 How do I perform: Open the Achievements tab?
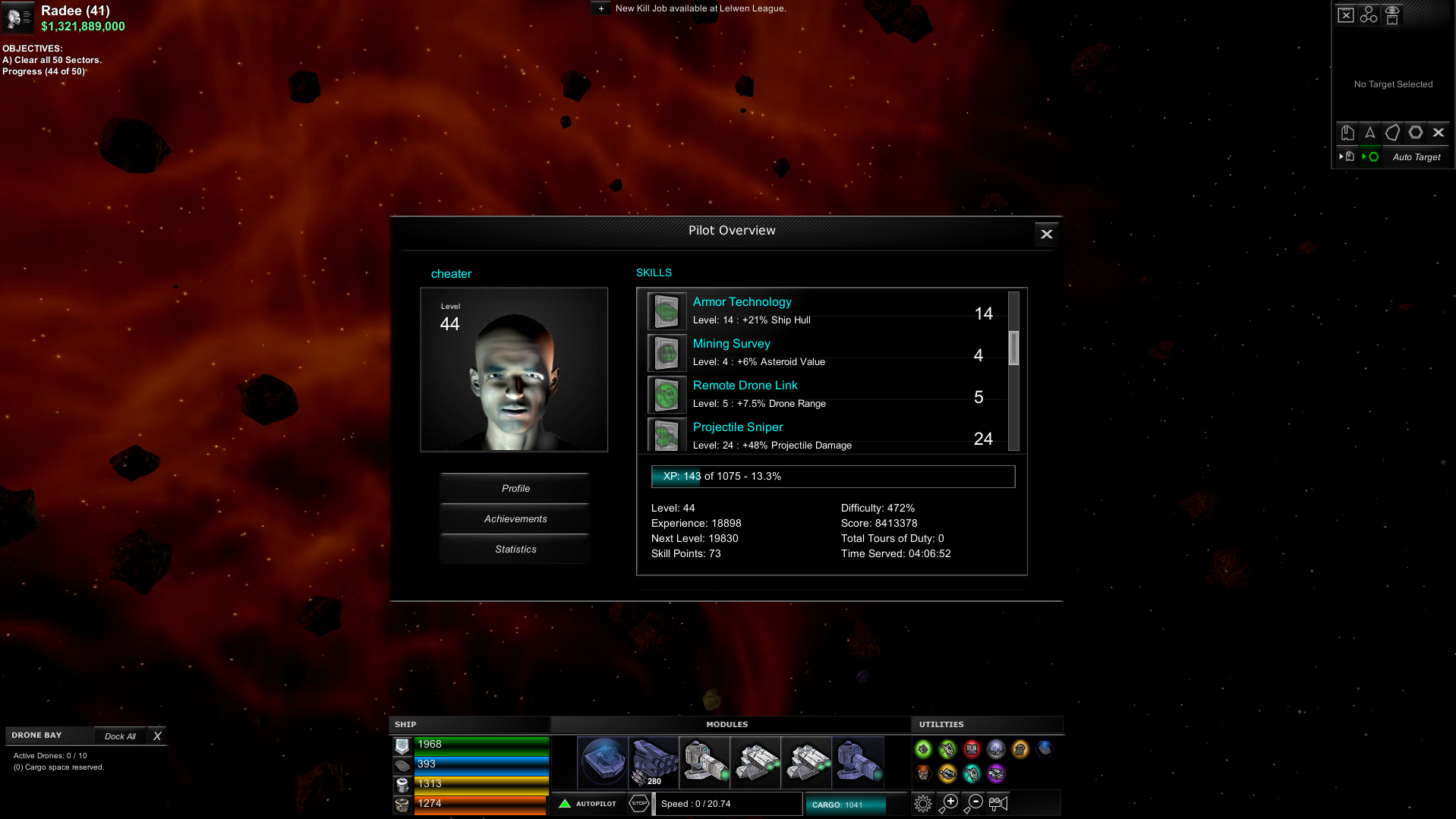tap(515, 518)
